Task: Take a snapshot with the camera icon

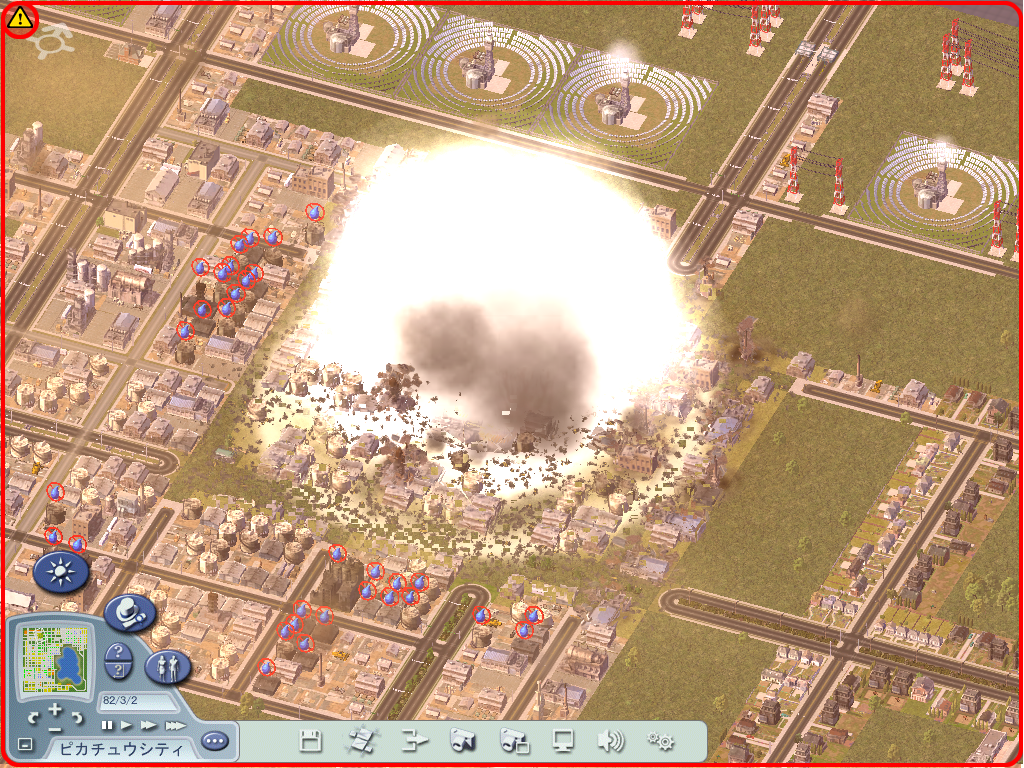Action: [x=462, y=741]
